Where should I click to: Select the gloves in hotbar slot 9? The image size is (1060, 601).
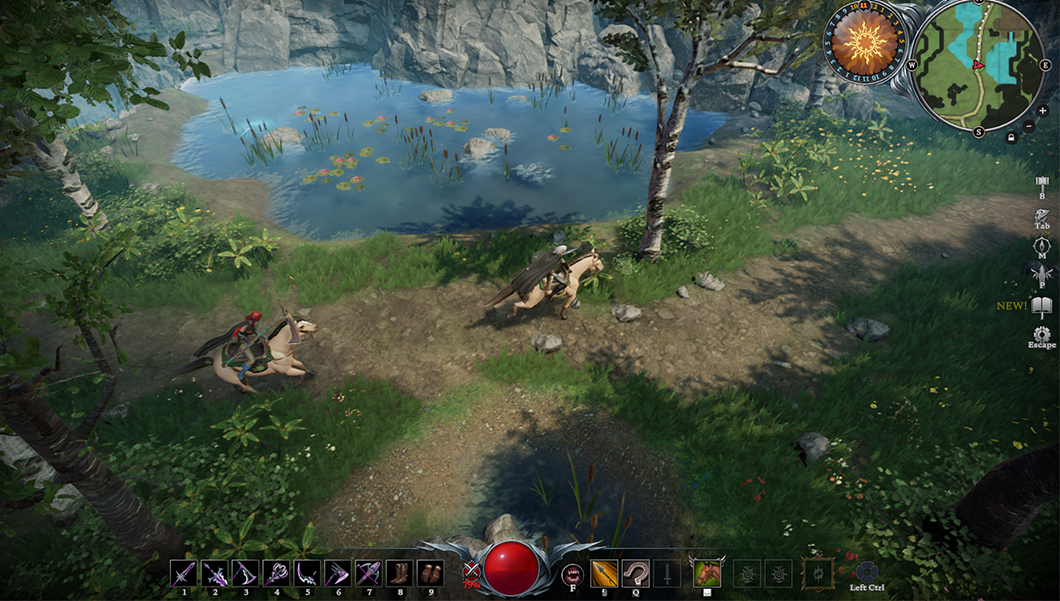click(430, 573)
